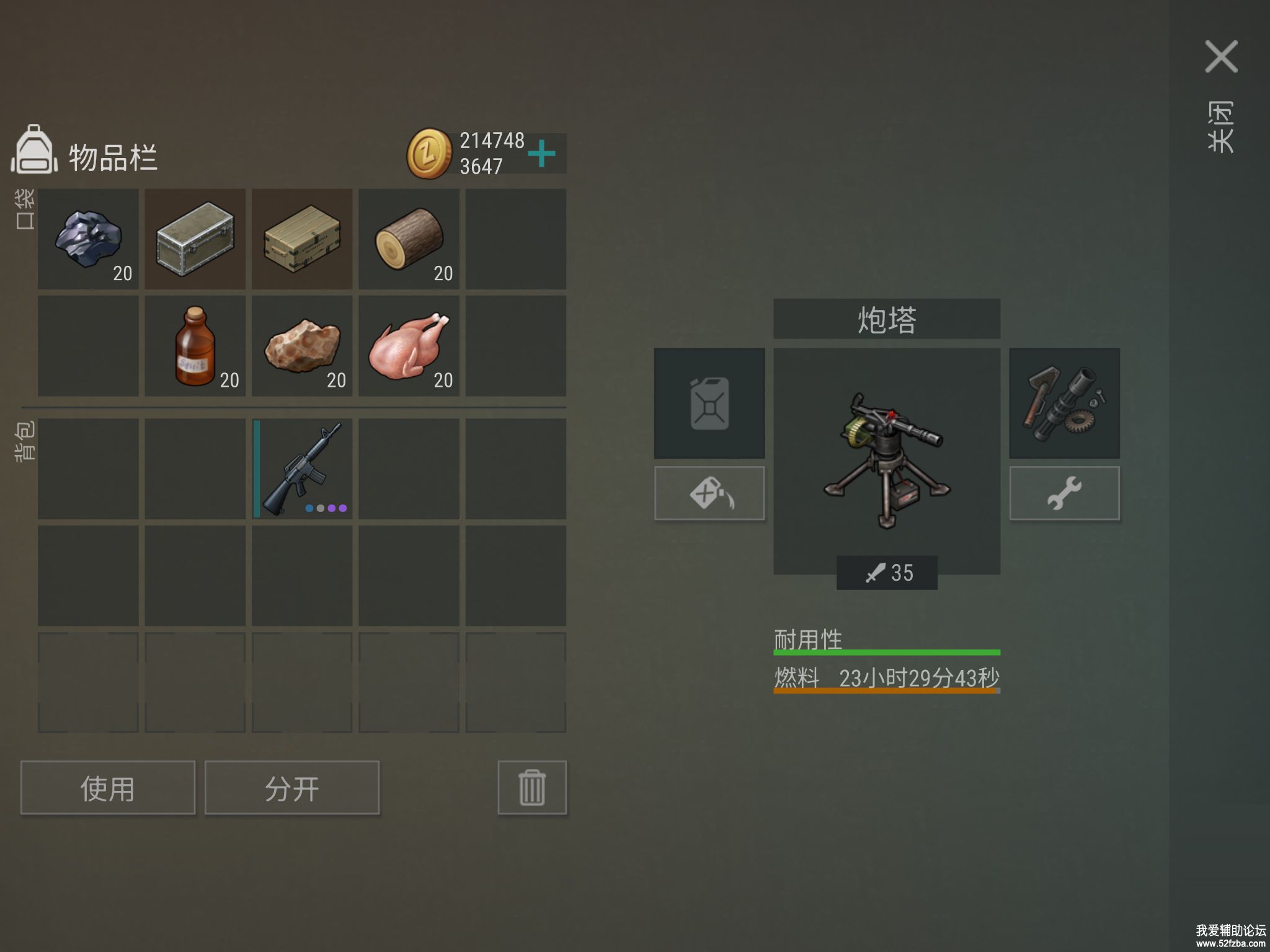1270x952 pixels.
Task: Select the coal ore stack slot
Action: click(88, 239)
